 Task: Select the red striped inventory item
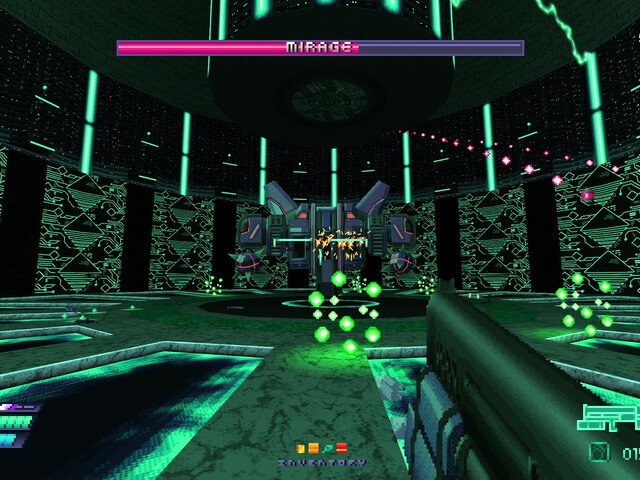pos(341,448)
